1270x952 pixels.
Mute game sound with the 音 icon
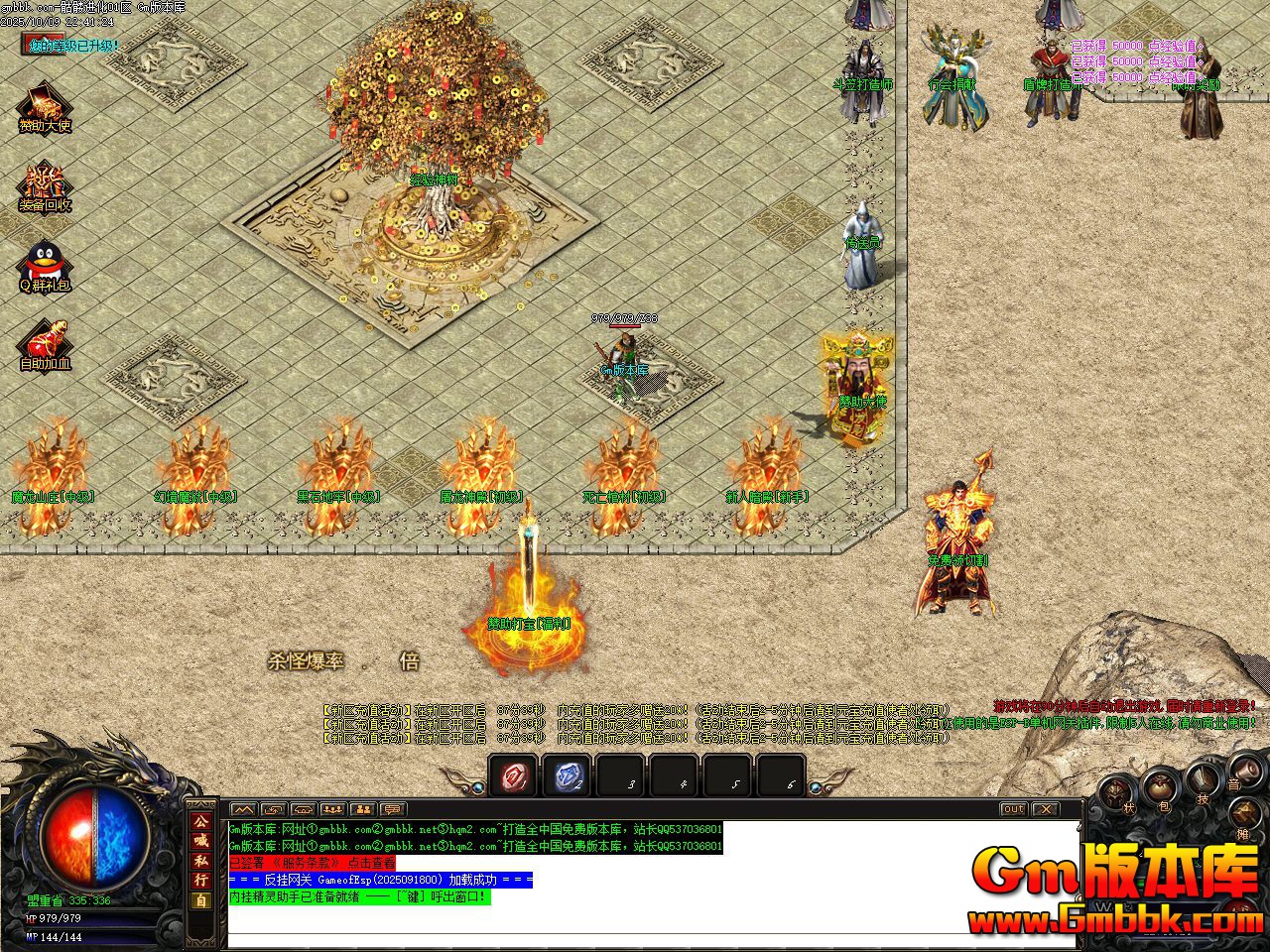tap(1248, 773)
